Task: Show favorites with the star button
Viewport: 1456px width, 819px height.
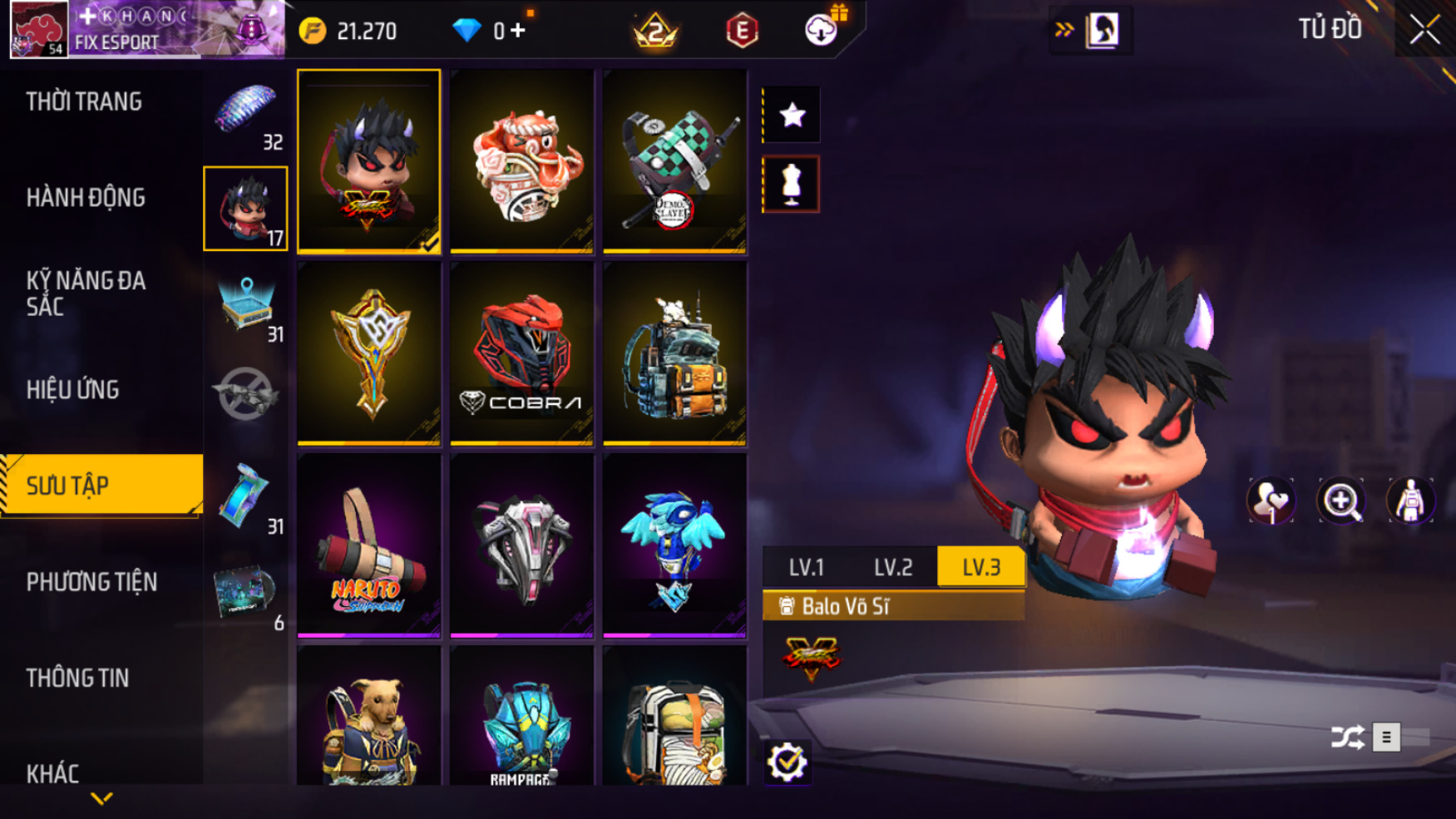Action: click(x=792, y=115)
